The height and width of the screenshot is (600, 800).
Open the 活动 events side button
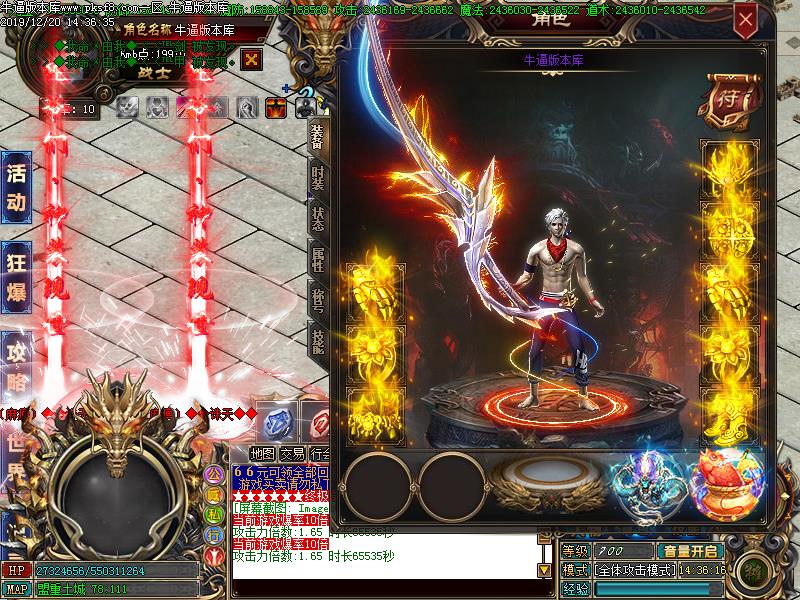(x=16, y=187)
